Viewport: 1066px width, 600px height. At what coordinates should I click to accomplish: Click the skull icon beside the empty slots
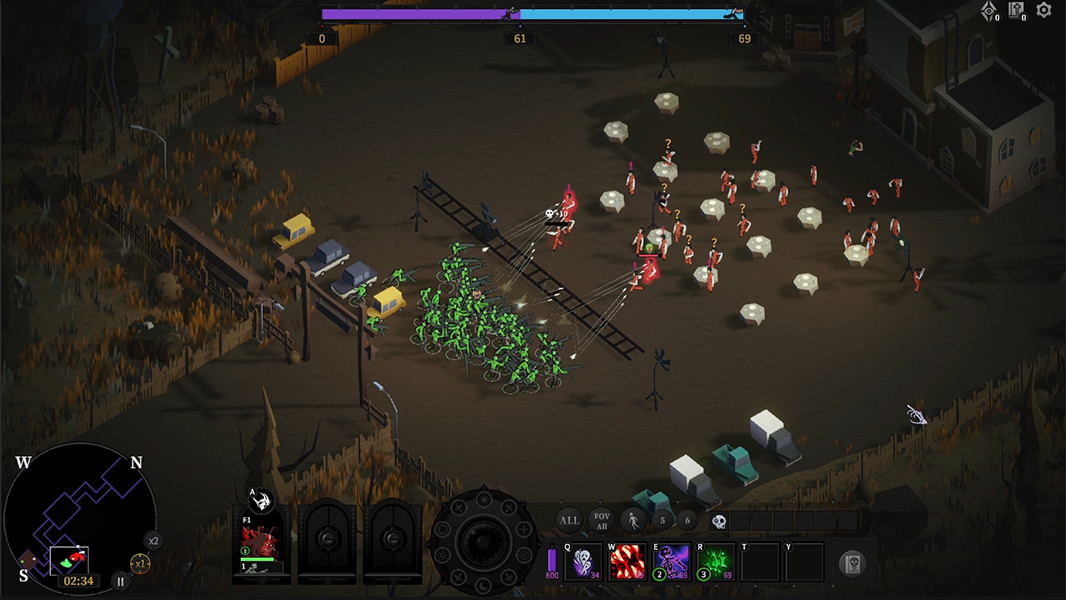[718, 521]
